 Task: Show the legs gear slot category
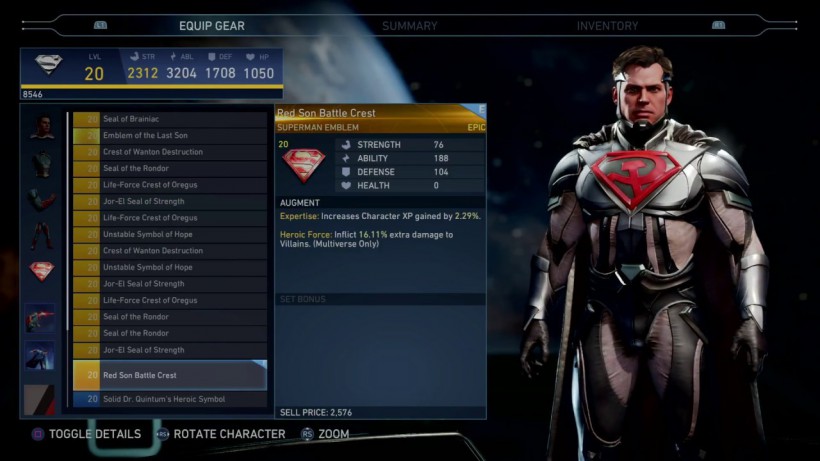(x=41, y=235)
